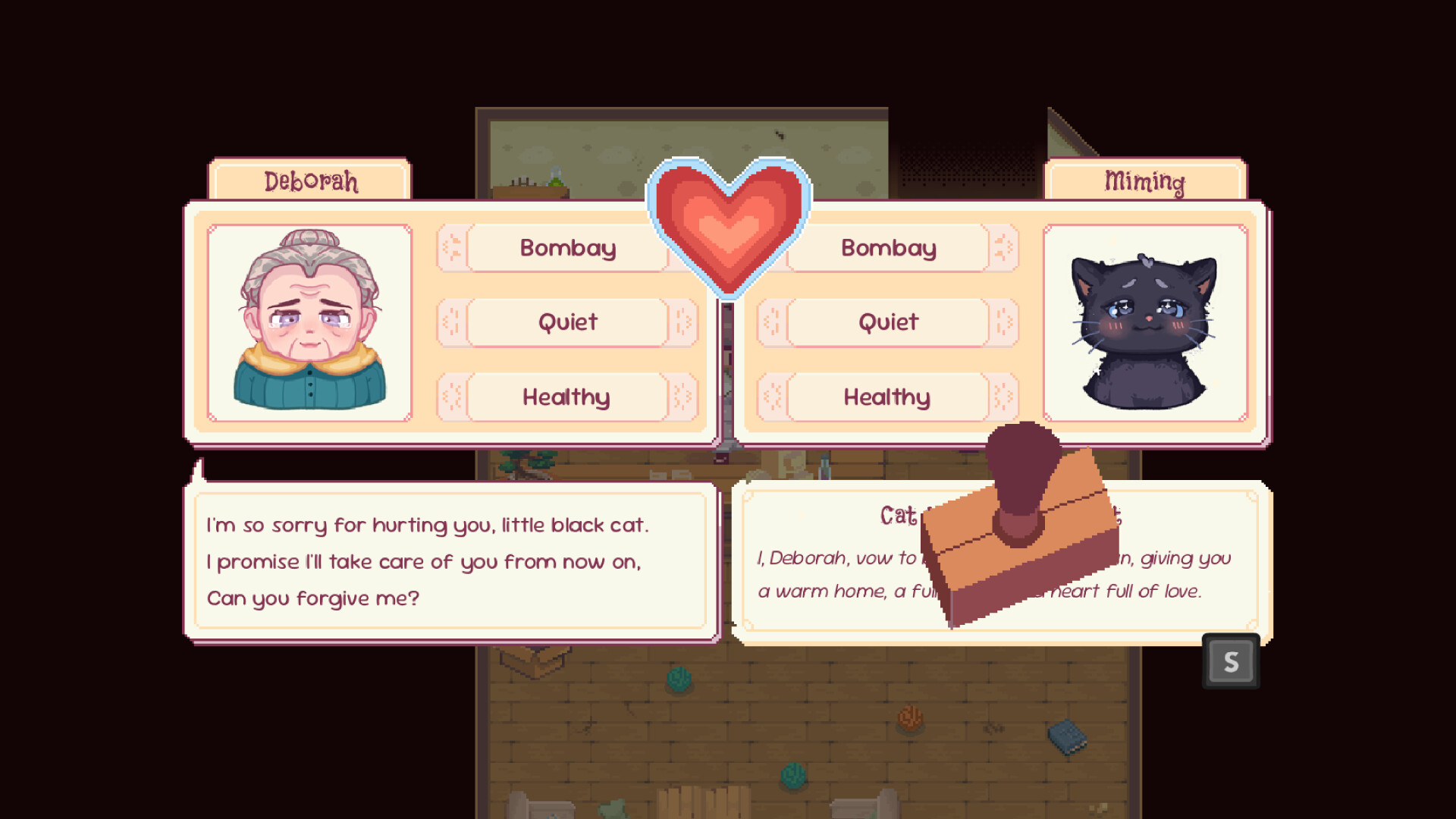Cycle the right arrow on Deborah's Healthy trait

(682, 397)
